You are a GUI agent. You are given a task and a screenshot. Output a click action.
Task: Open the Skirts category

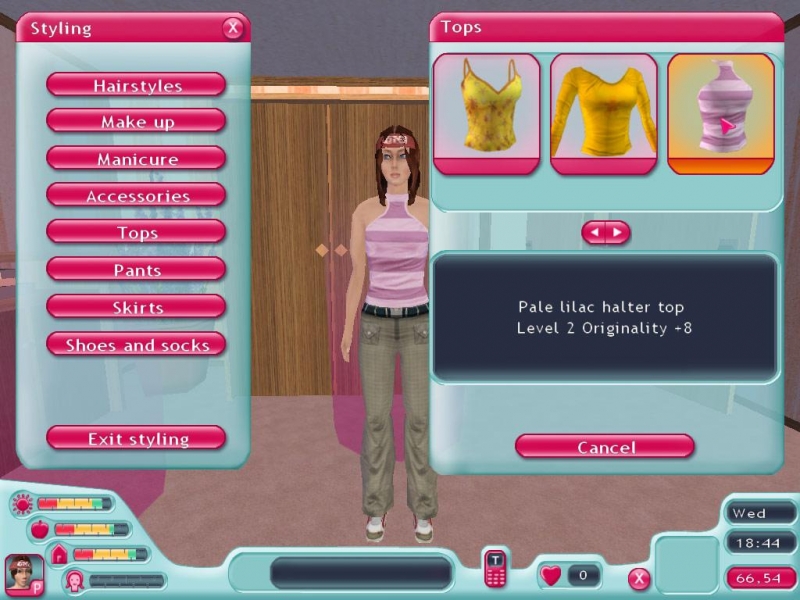tap(136, 307)
